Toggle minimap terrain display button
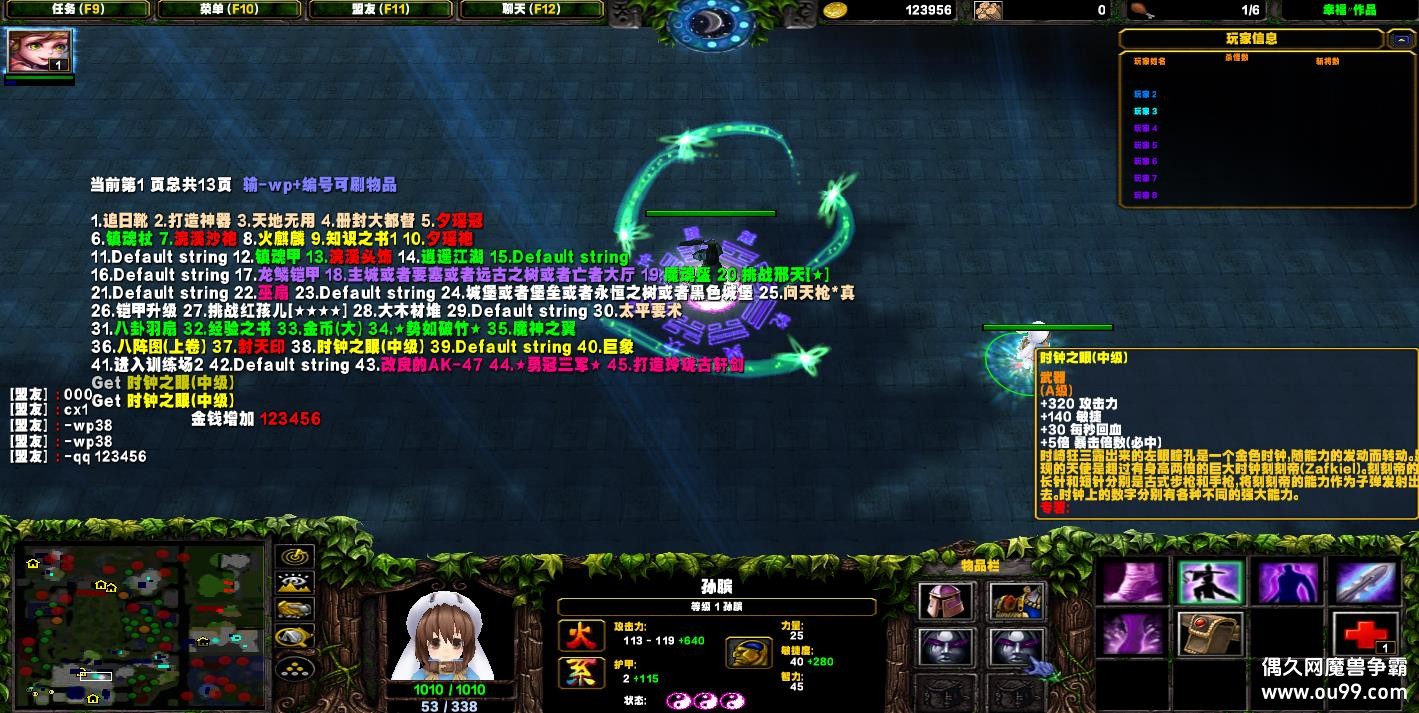The image size is (1419, 713). click(294, 583)
